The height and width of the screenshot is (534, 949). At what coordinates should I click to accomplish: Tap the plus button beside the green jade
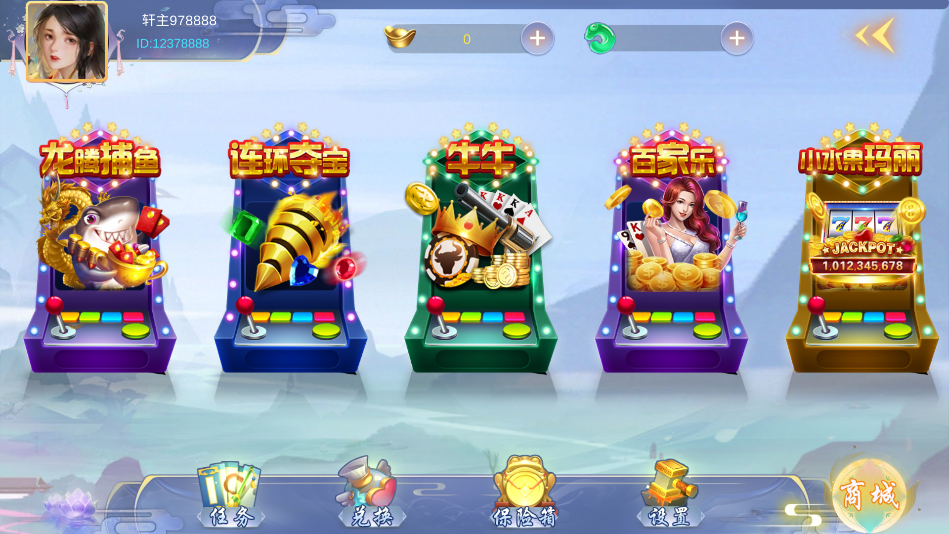pos(737,39)
